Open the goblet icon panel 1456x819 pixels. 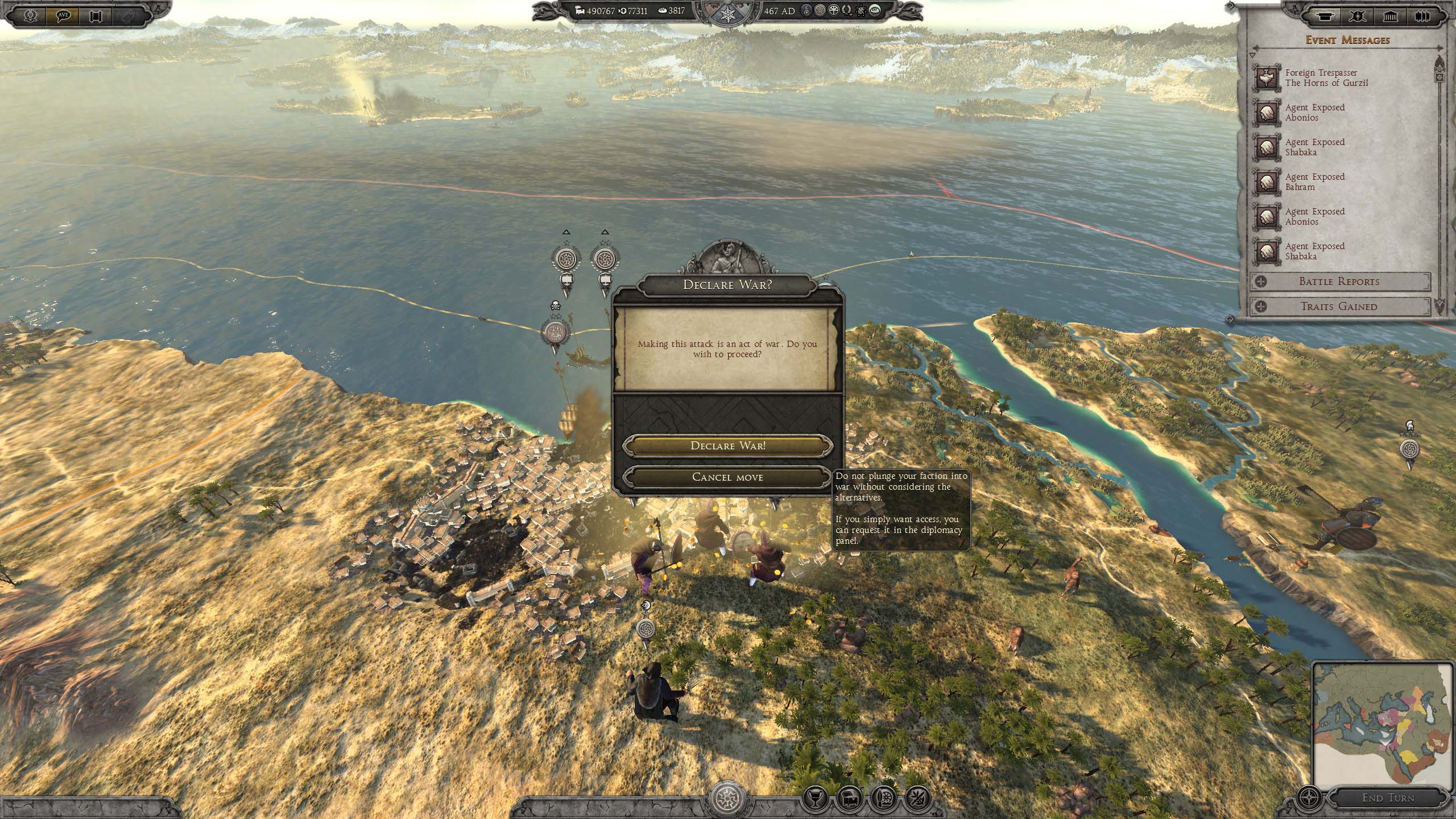815,799
